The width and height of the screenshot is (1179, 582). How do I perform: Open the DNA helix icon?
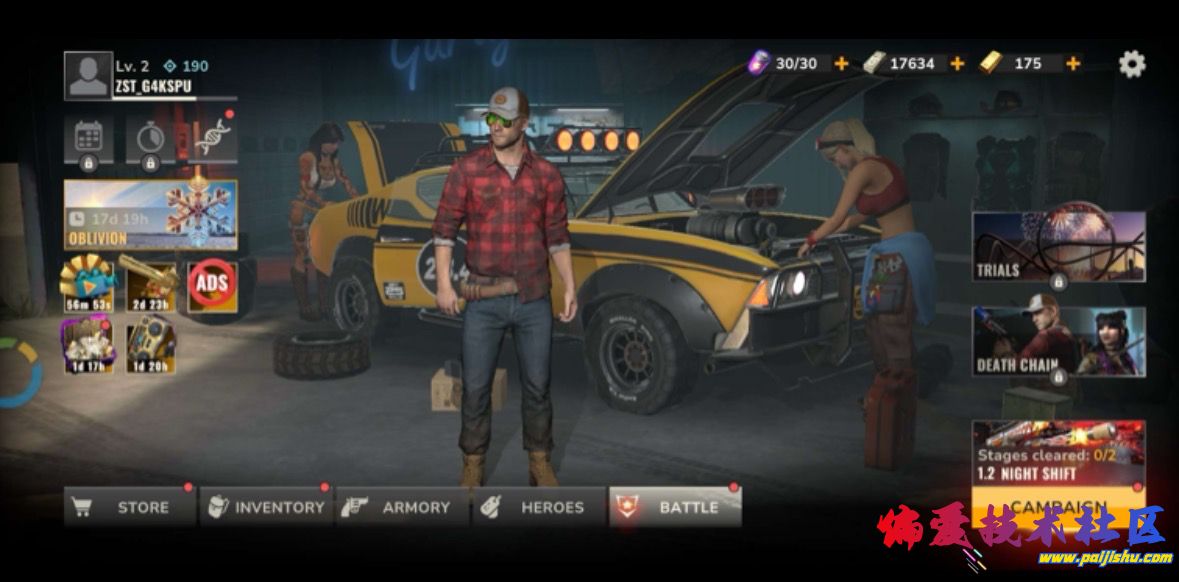(x=212, y=138)
